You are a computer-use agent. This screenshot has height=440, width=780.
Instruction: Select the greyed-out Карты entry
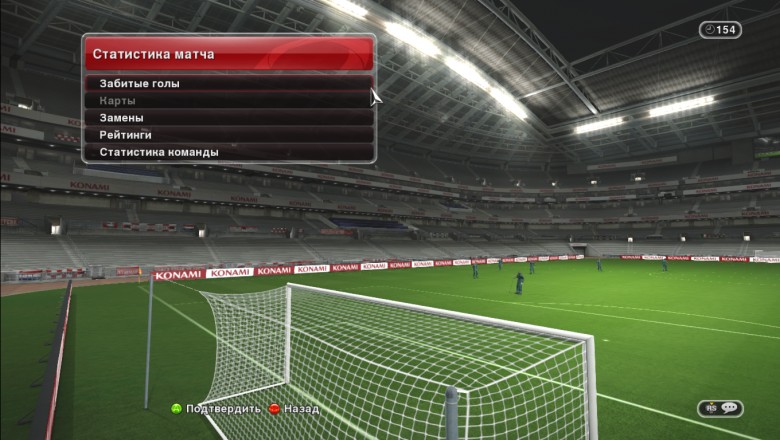click(229, 101)
